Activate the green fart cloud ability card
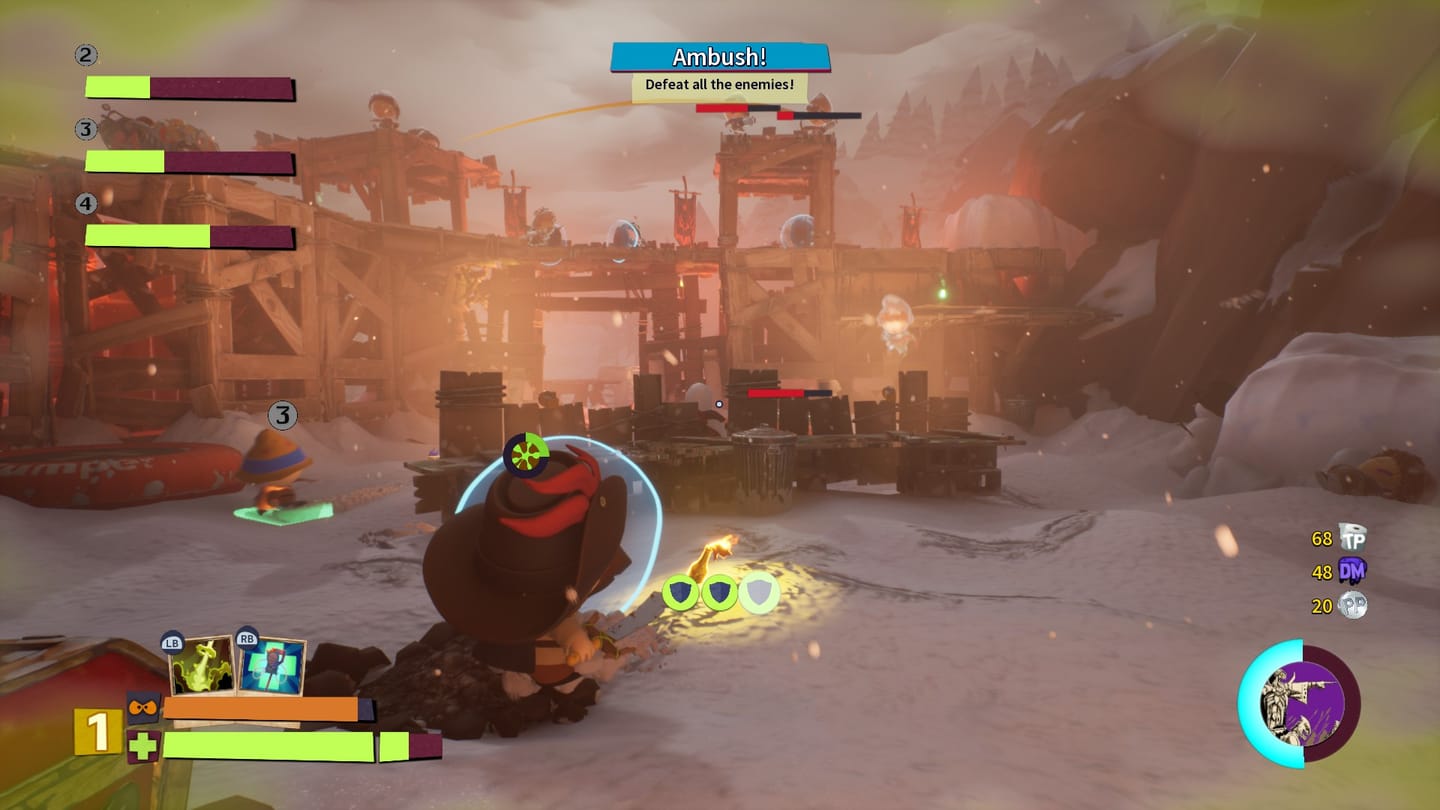 (x=202, y=667)
